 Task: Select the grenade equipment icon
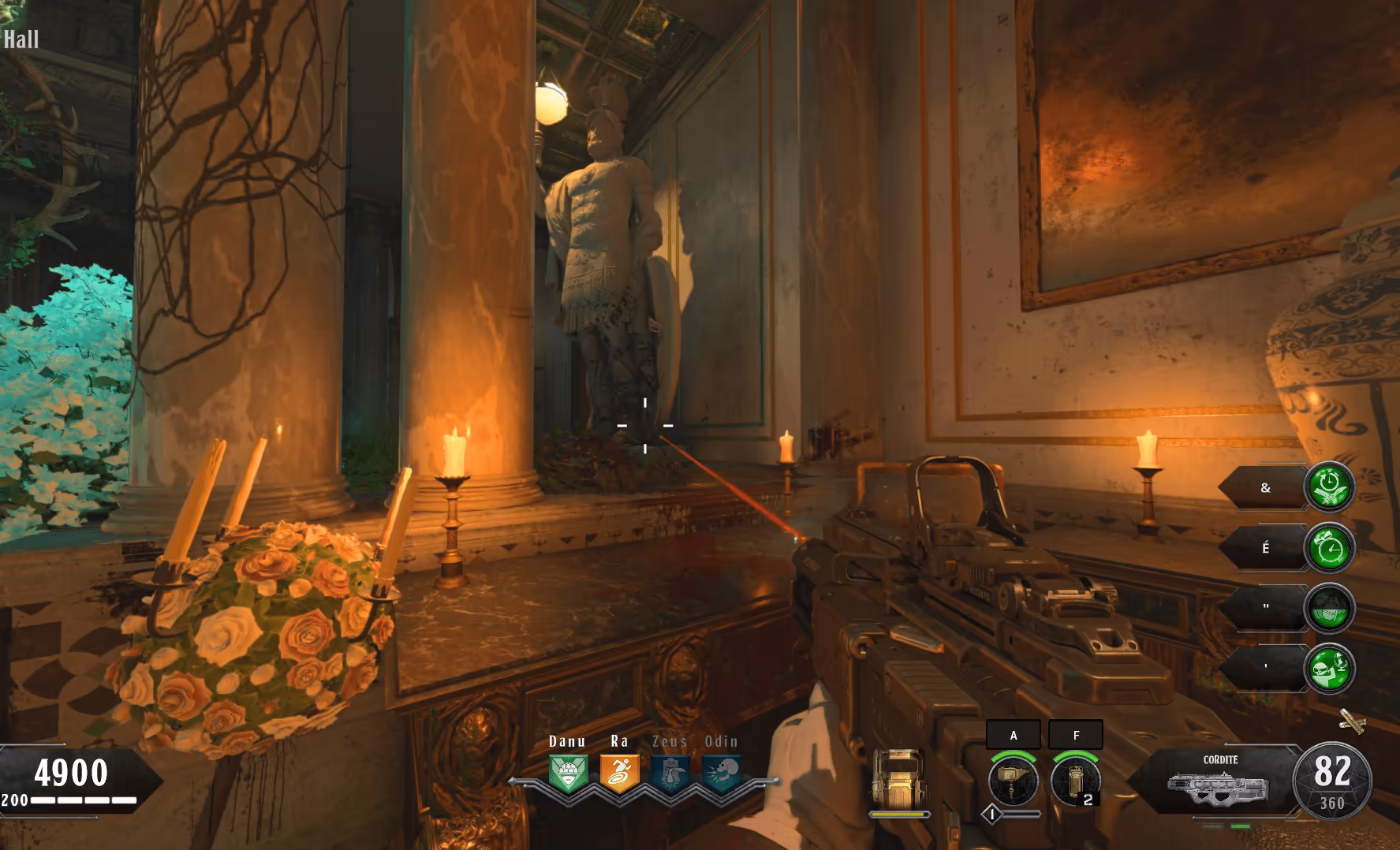1075,780
